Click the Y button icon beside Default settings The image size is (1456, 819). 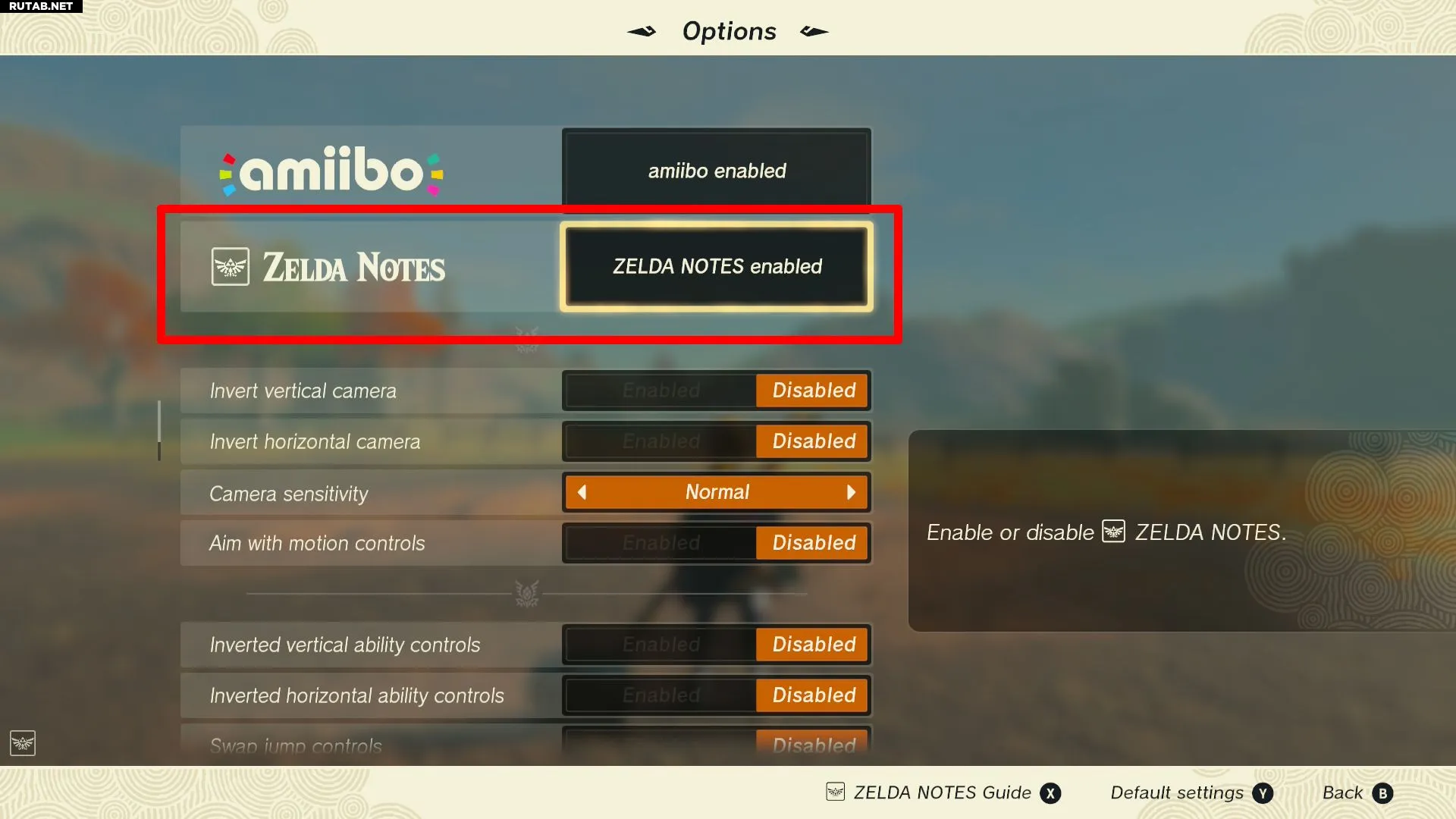tap(1262, 793)
